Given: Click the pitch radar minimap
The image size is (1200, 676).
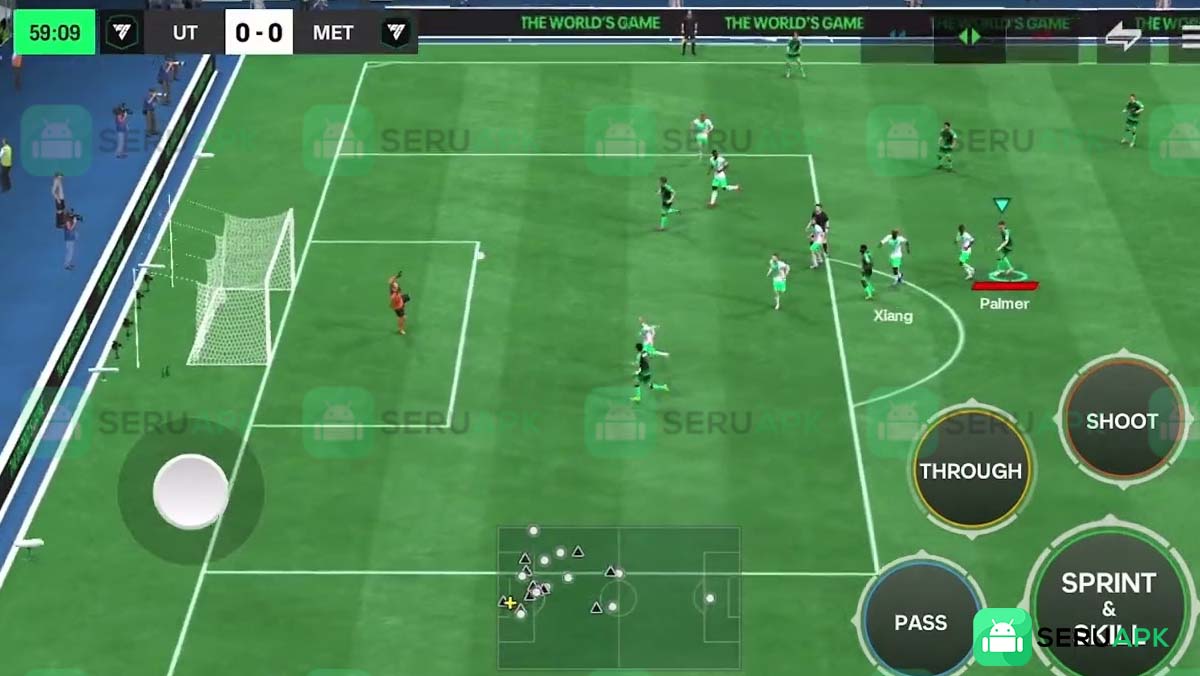Looking at the screenshot, I should click(619, 597).
